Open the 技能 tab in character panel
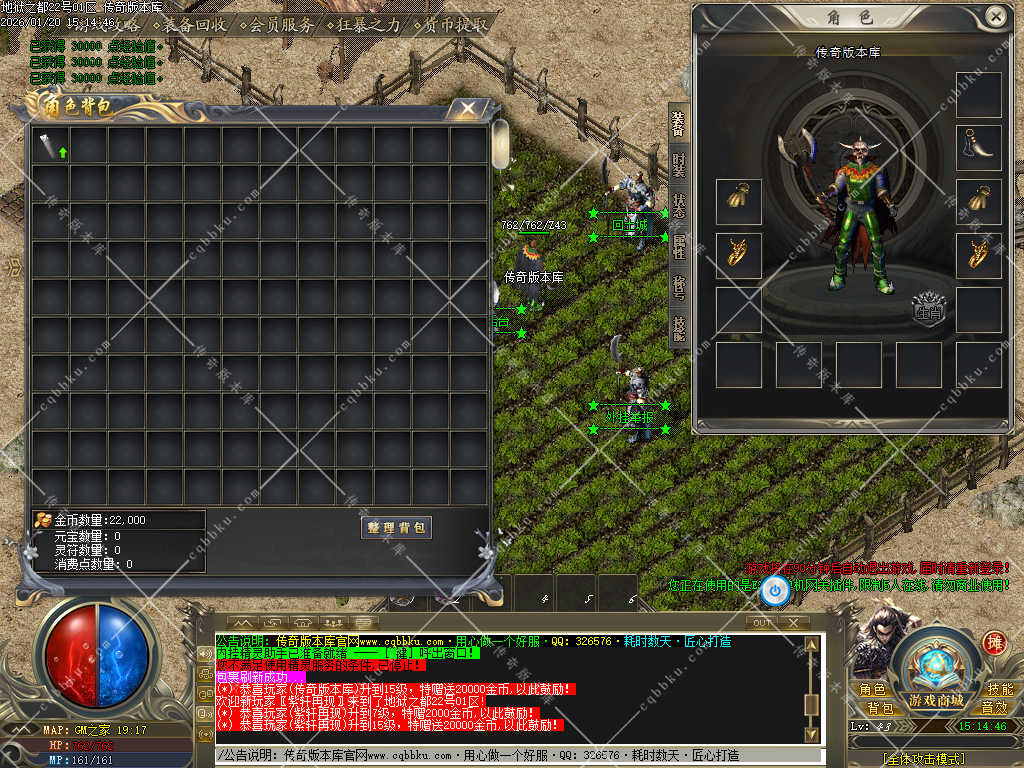 coord(678,327)
